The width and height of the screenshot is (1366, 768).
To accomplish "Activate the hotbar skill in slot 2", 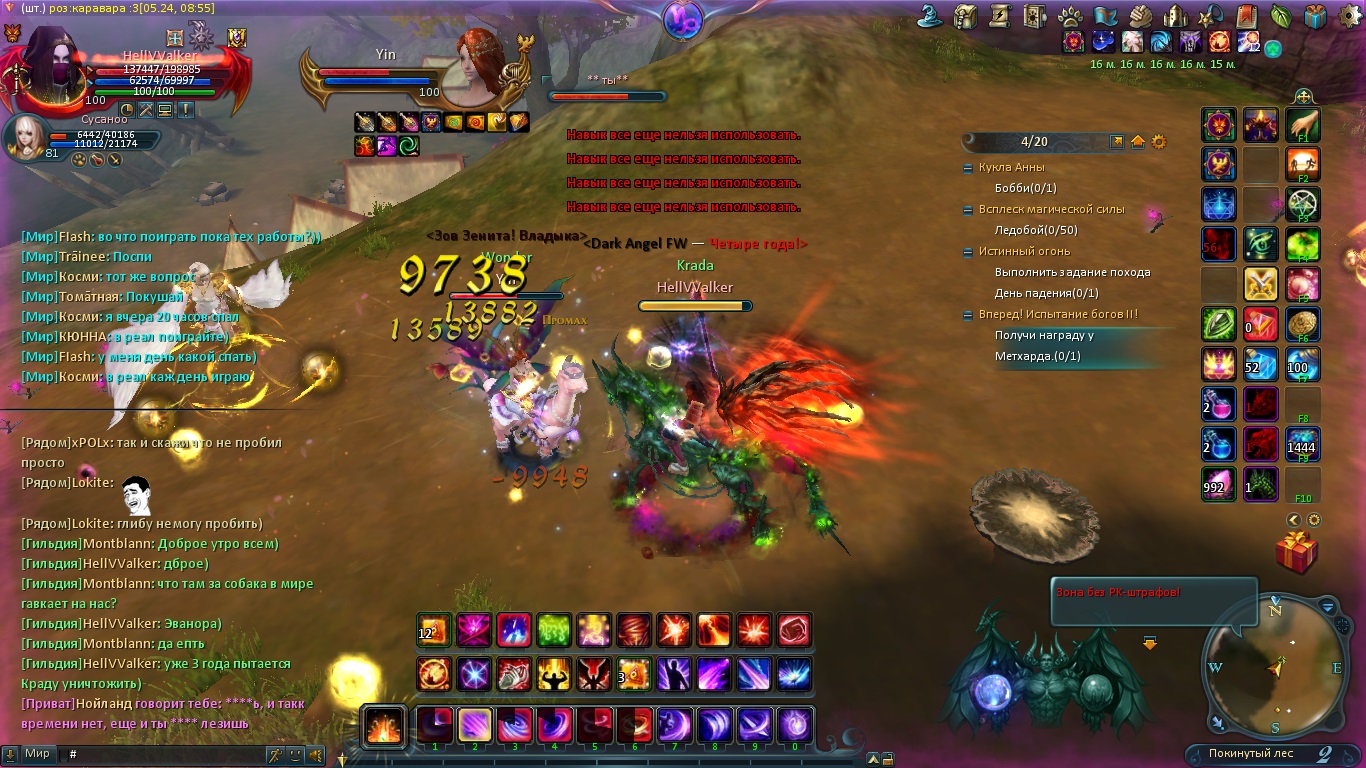I will tap(475, 725).
